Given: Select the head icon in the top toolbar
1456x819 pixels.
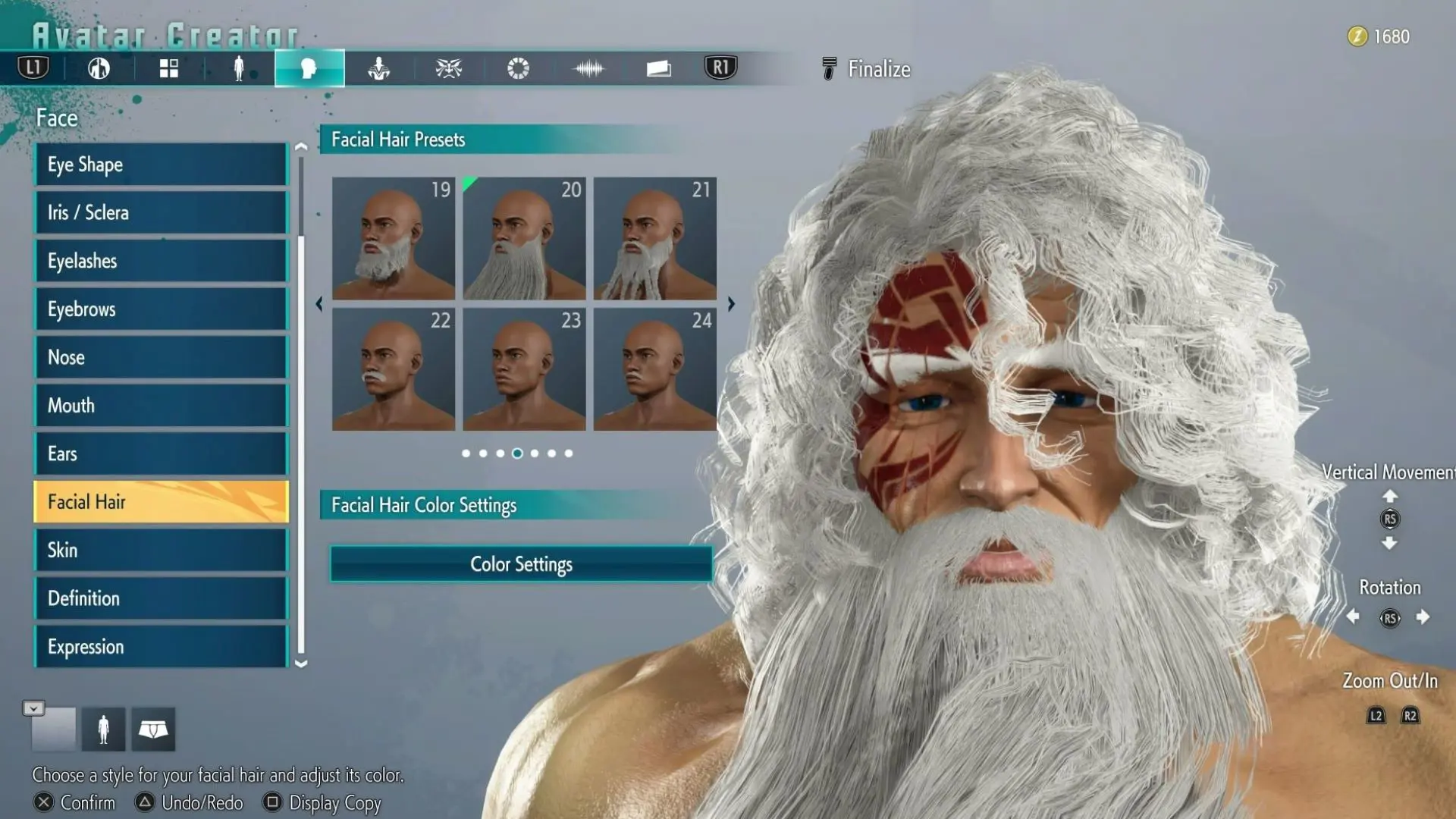Looking at the screenshot, I should [x=309, y=68].
